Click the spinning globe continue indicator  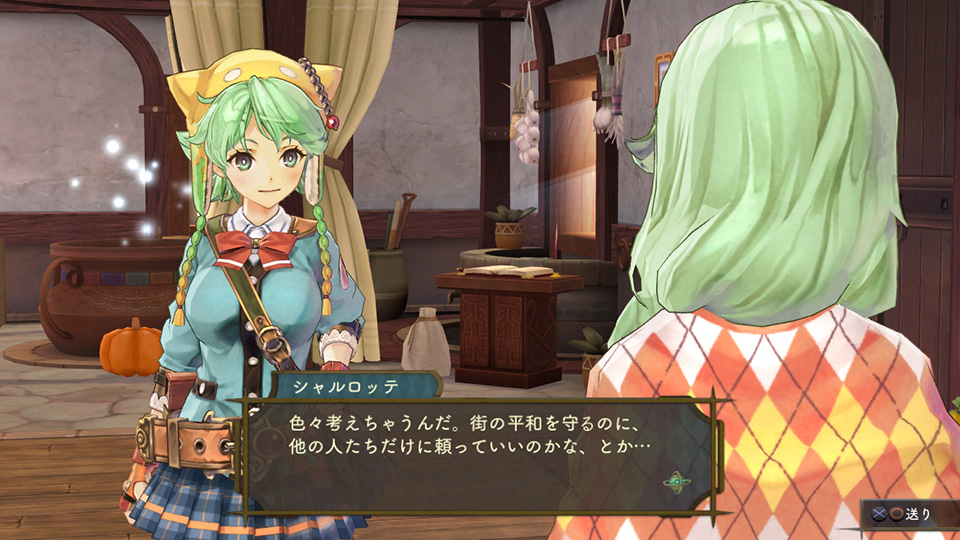point(675,481)
